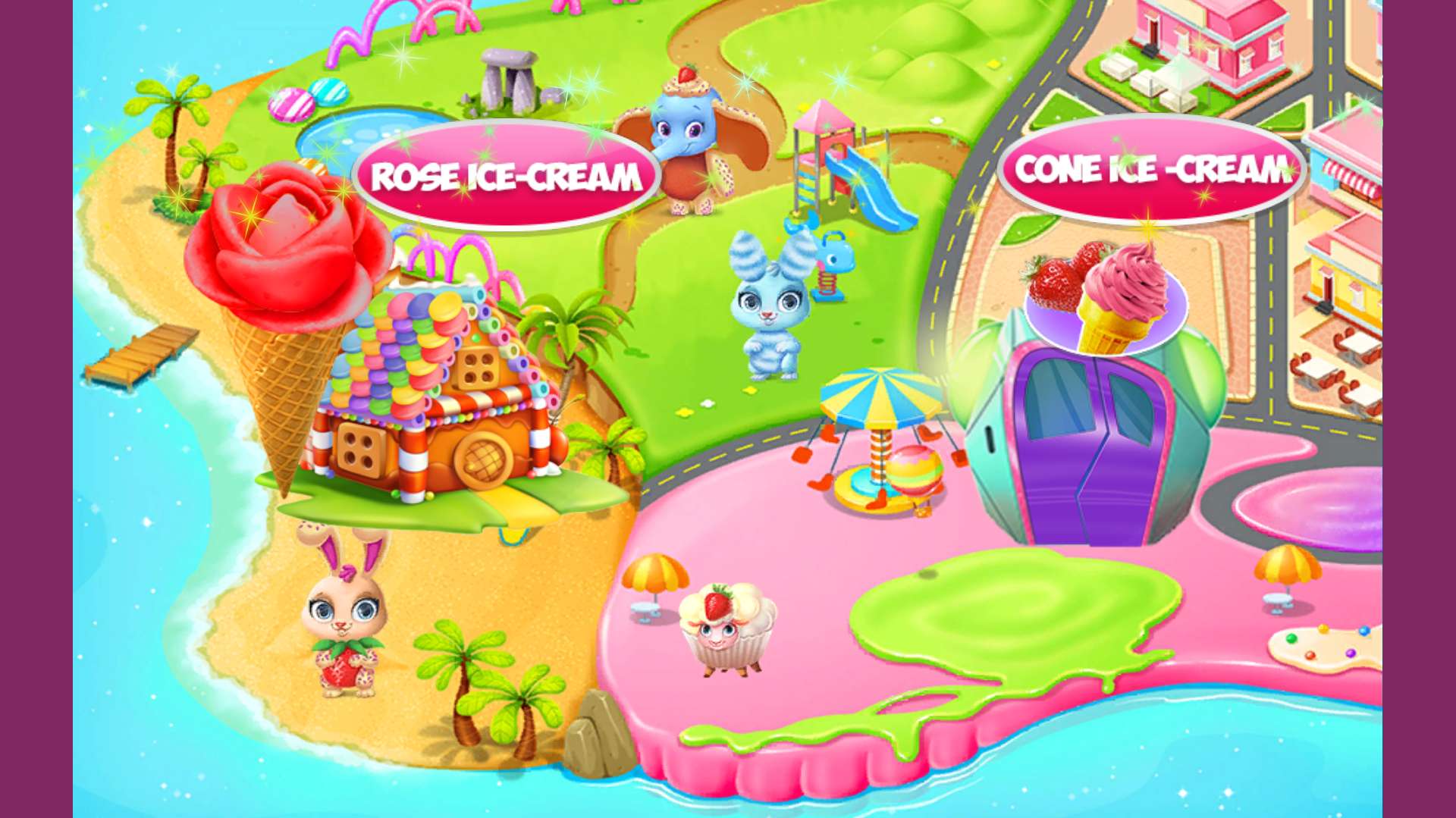Choose the Cone Ice-Cream level button
Image resolution: width=1456 pixels, height=818 pixels.
click(1151, 169)
